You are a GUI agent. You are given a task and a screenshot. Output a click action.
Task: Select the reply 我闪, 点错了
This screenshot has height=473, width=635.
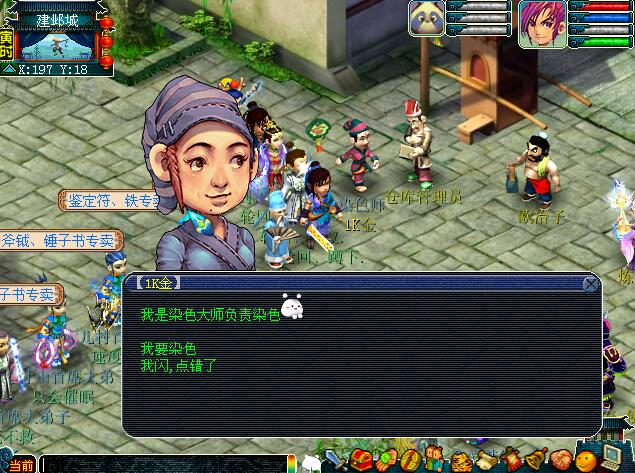tap(179, 366)
